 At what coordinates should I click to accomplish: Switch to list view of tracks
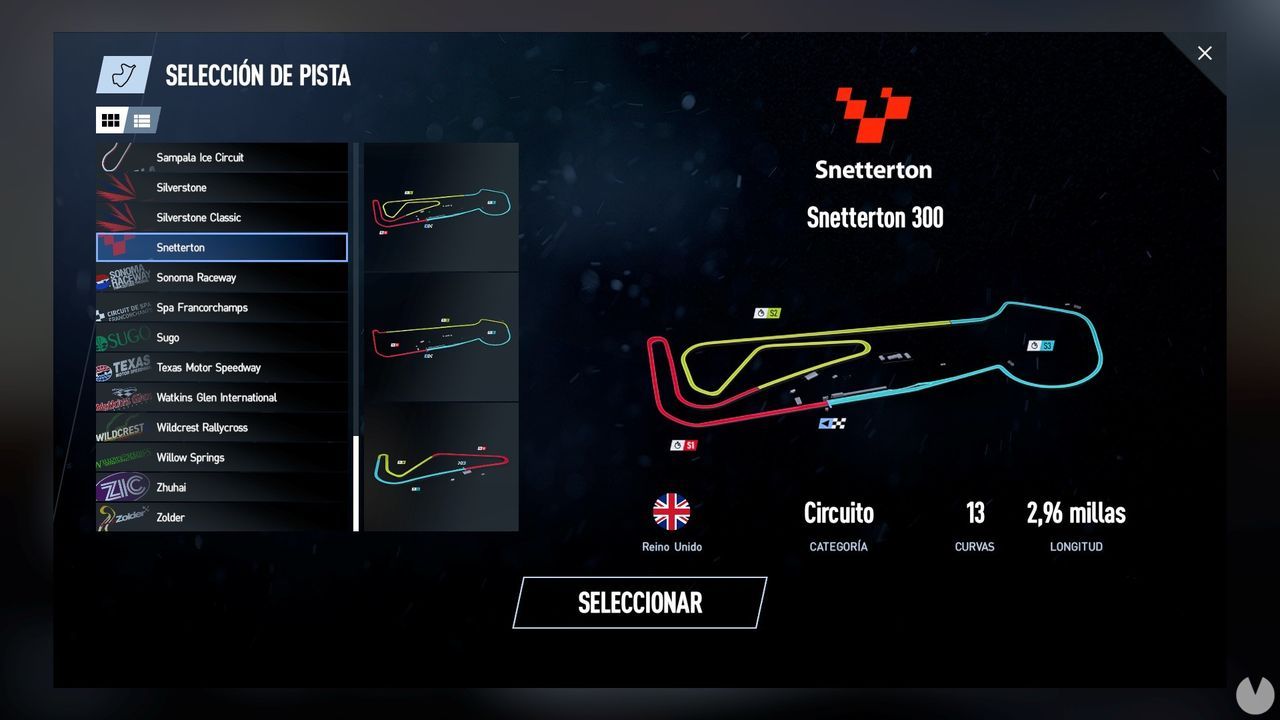(x=141, y=120)
